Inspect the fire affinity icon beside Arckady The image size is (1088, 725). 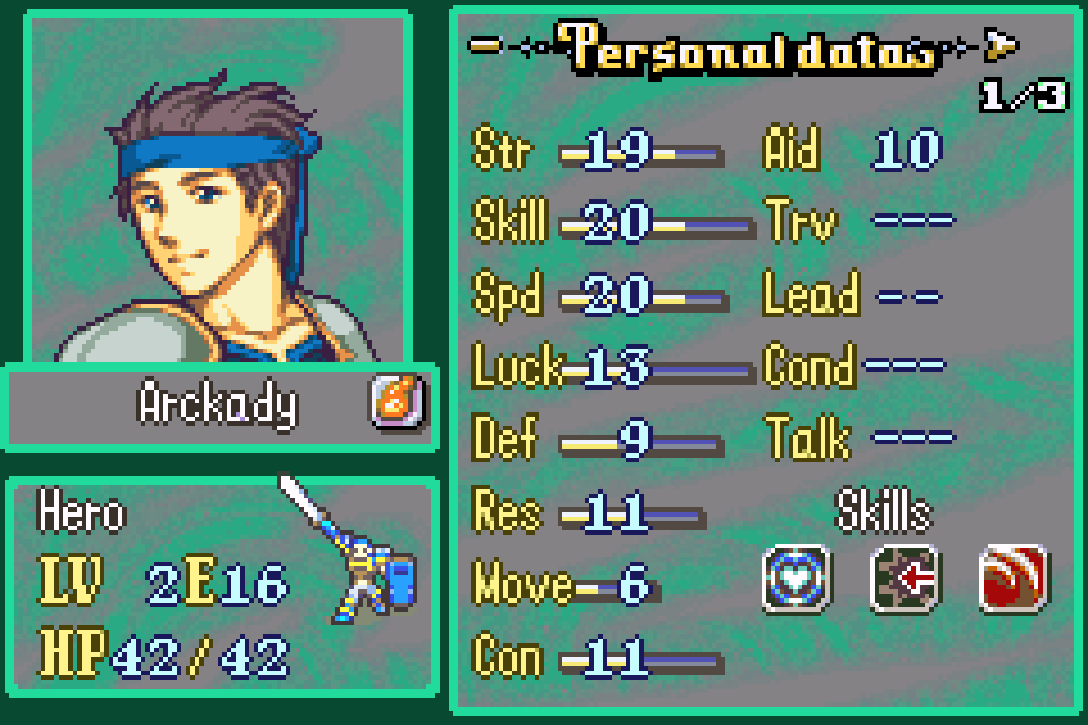tap(398, 405)
